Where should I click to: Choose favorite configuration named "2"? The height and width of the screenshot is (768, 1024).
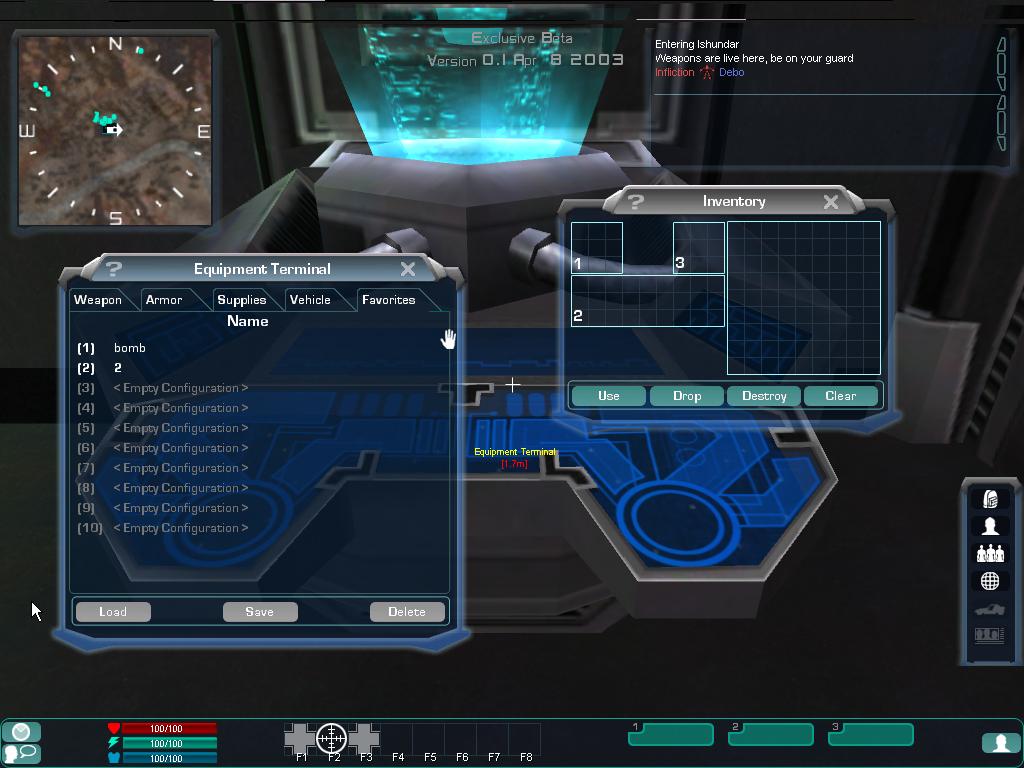point(117,368)
